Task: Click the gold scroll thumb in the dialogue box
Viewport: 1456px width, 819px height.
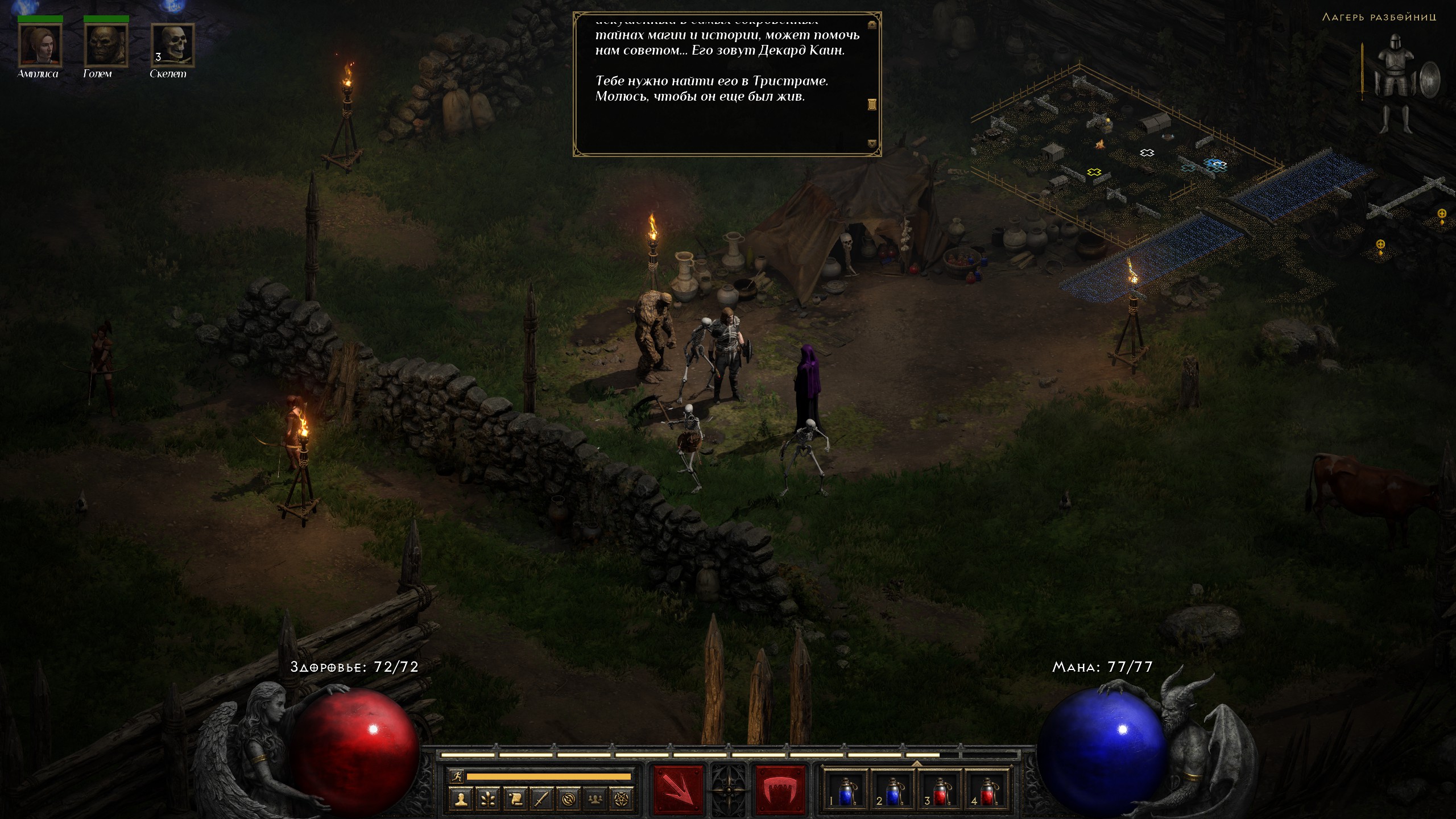Action: coord(872,104)
